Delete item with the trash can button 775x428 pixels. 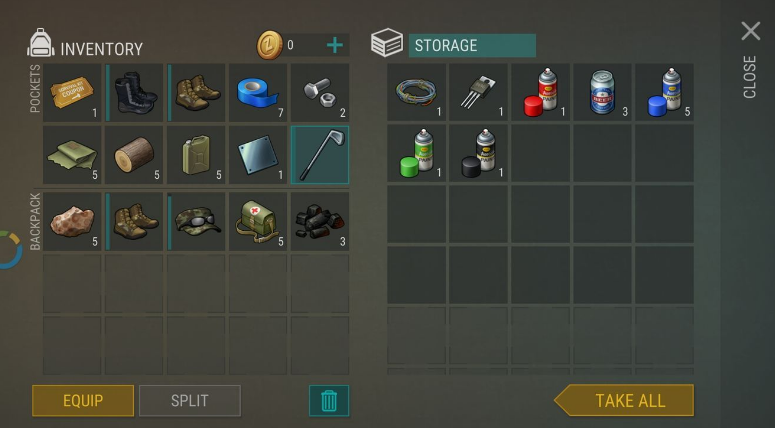[329, 400]
